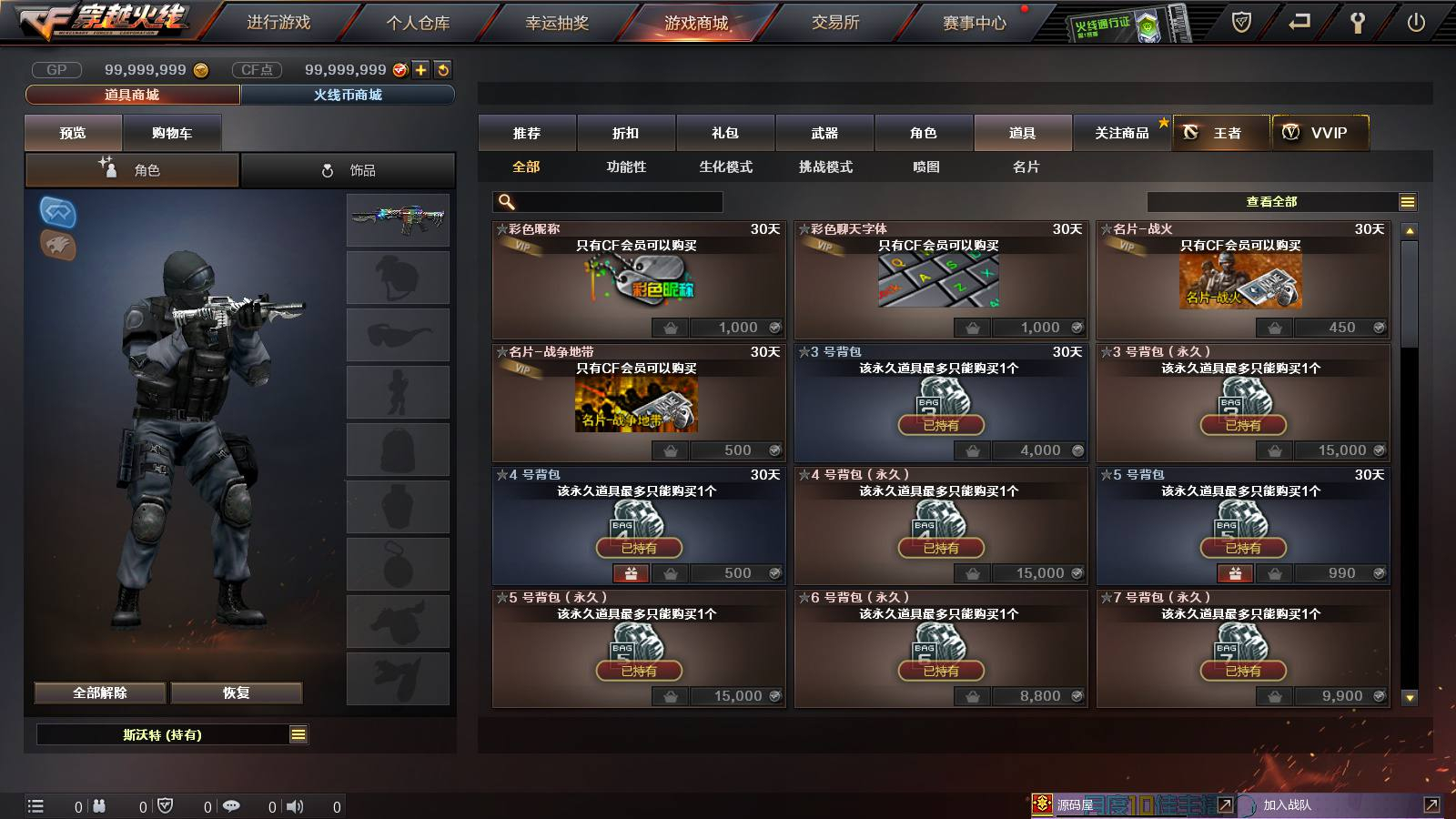Screen dimensions: 1456x819
Task: Open the 赛事中心 page
Action: tap(975, 23)
